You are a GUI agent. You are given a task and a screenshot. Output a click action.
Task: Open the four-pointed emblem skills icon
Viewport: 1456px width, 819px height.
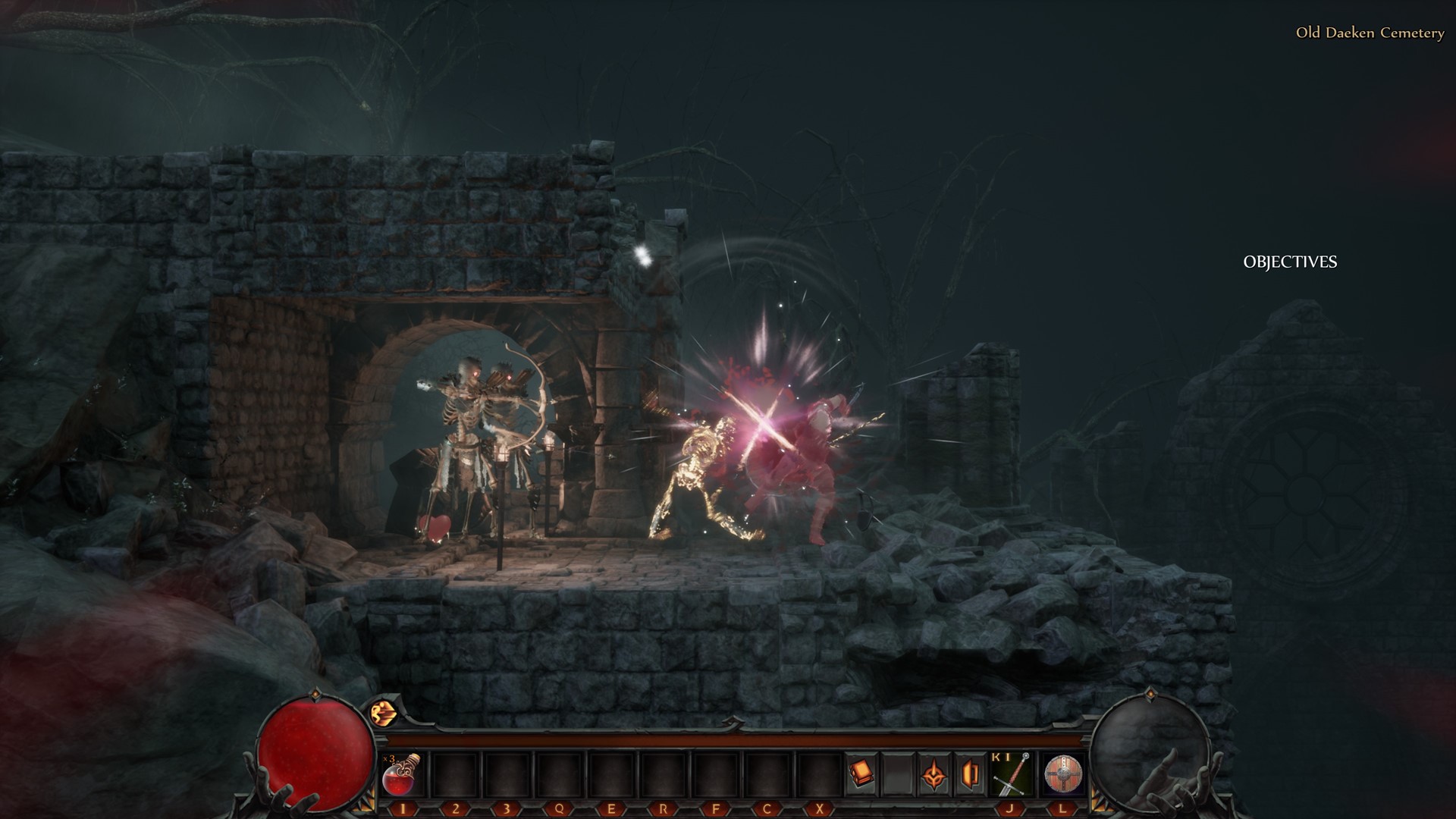[934, 775]
